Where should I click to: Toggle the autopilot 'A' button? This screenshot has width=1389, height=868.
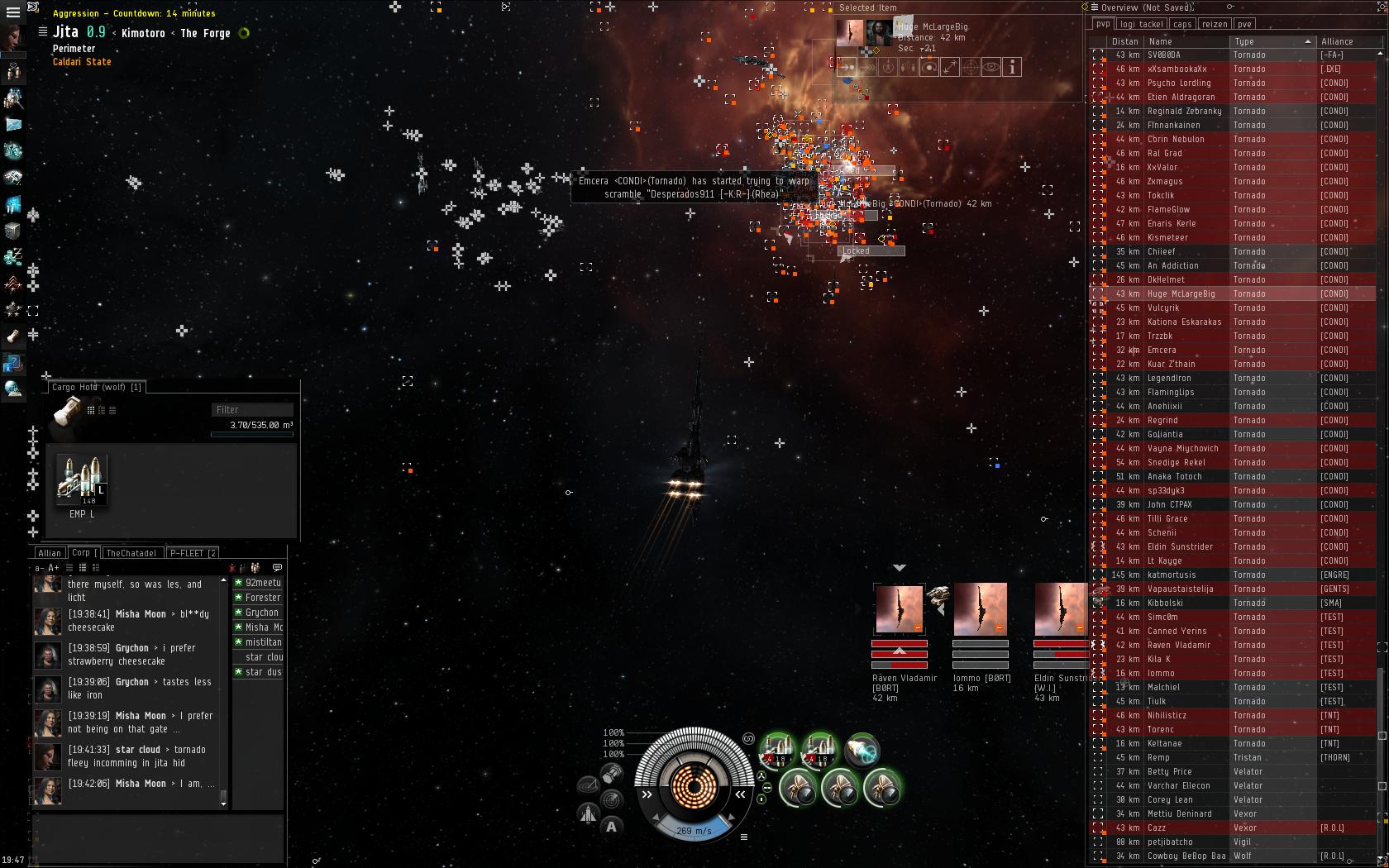tap(611, 826)
